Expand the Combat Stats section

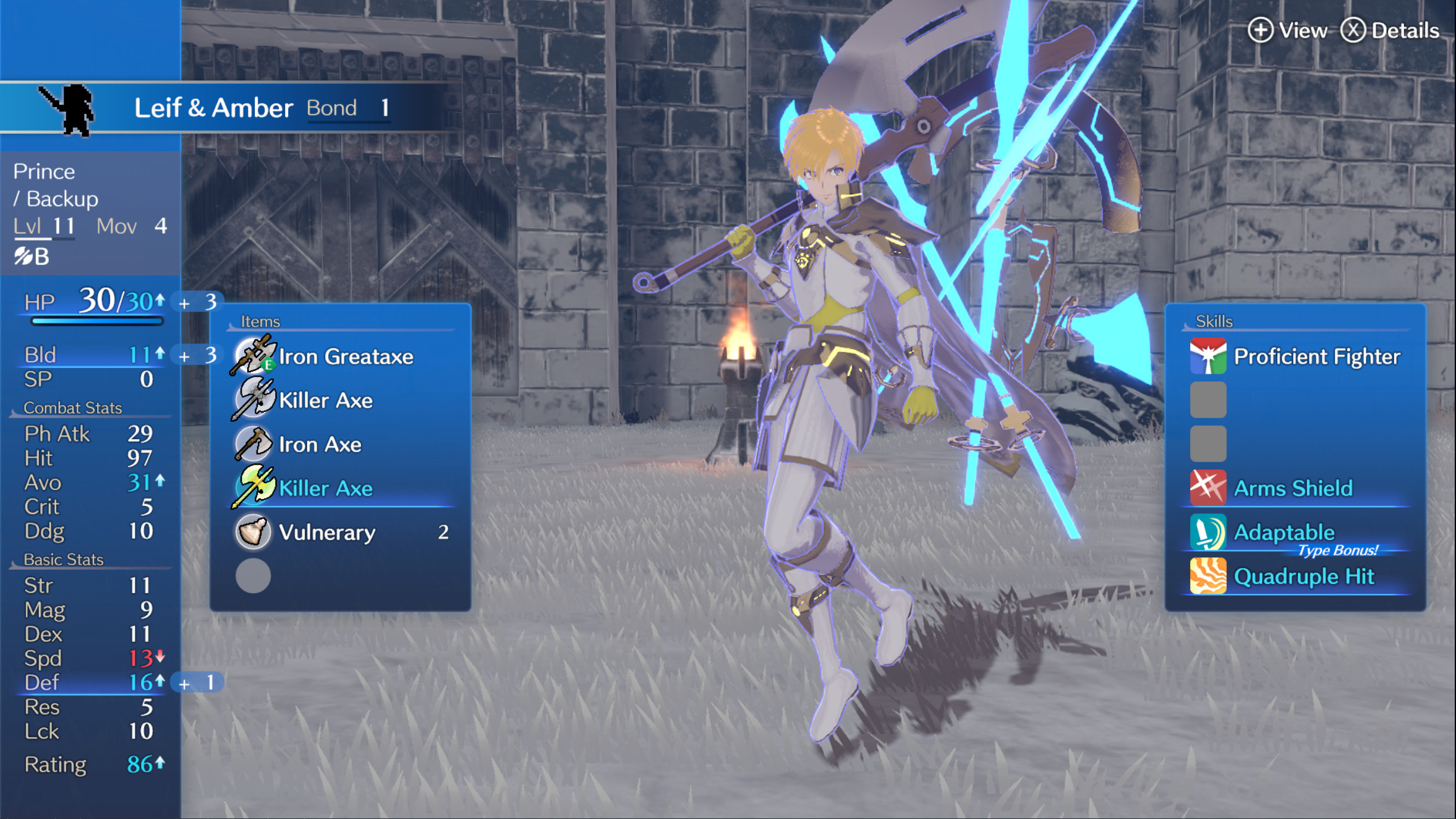[72, 408]
